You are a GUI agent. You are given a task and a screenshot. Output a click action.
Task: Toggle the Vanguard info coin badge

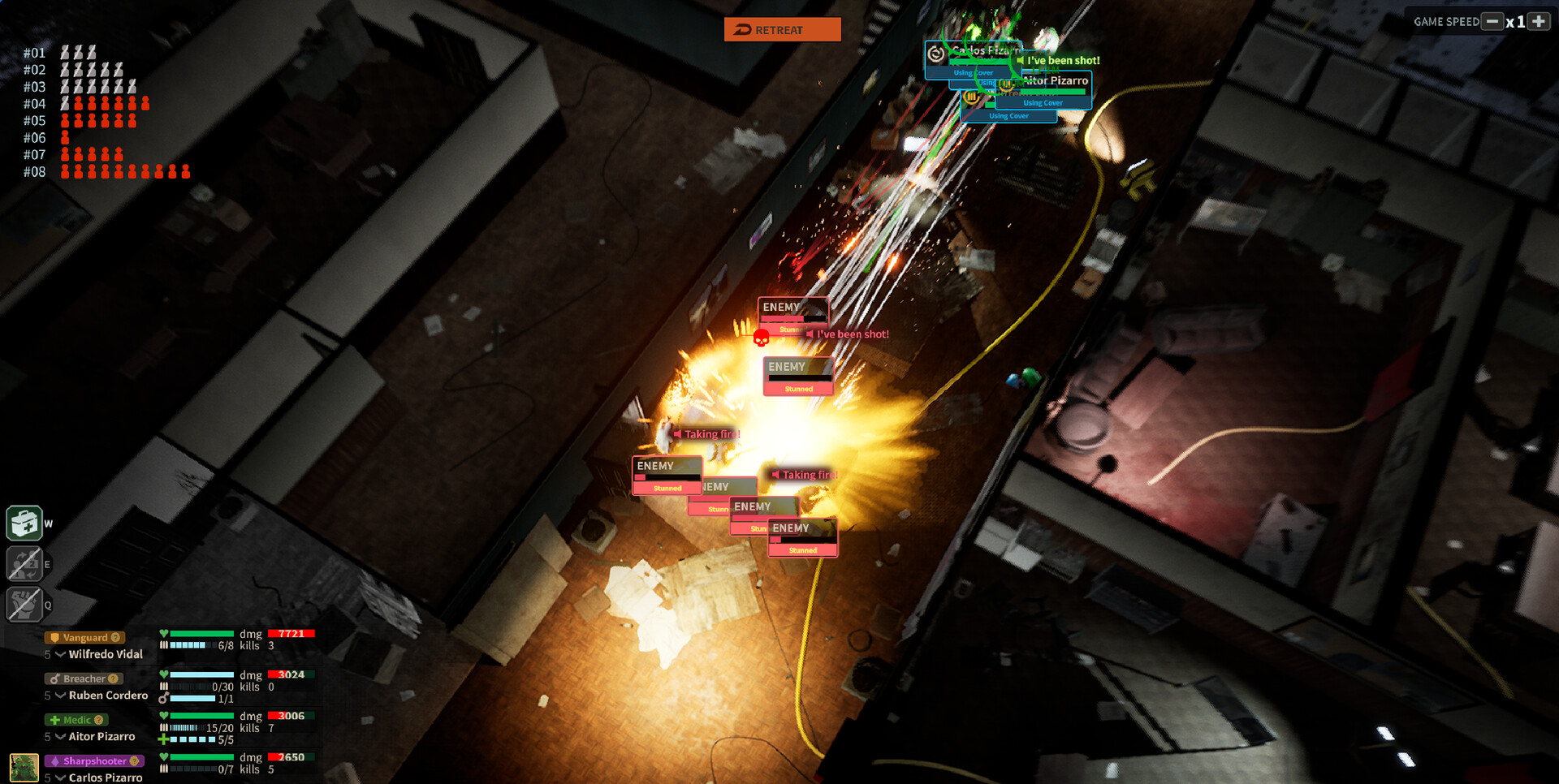tap(116, 638)
